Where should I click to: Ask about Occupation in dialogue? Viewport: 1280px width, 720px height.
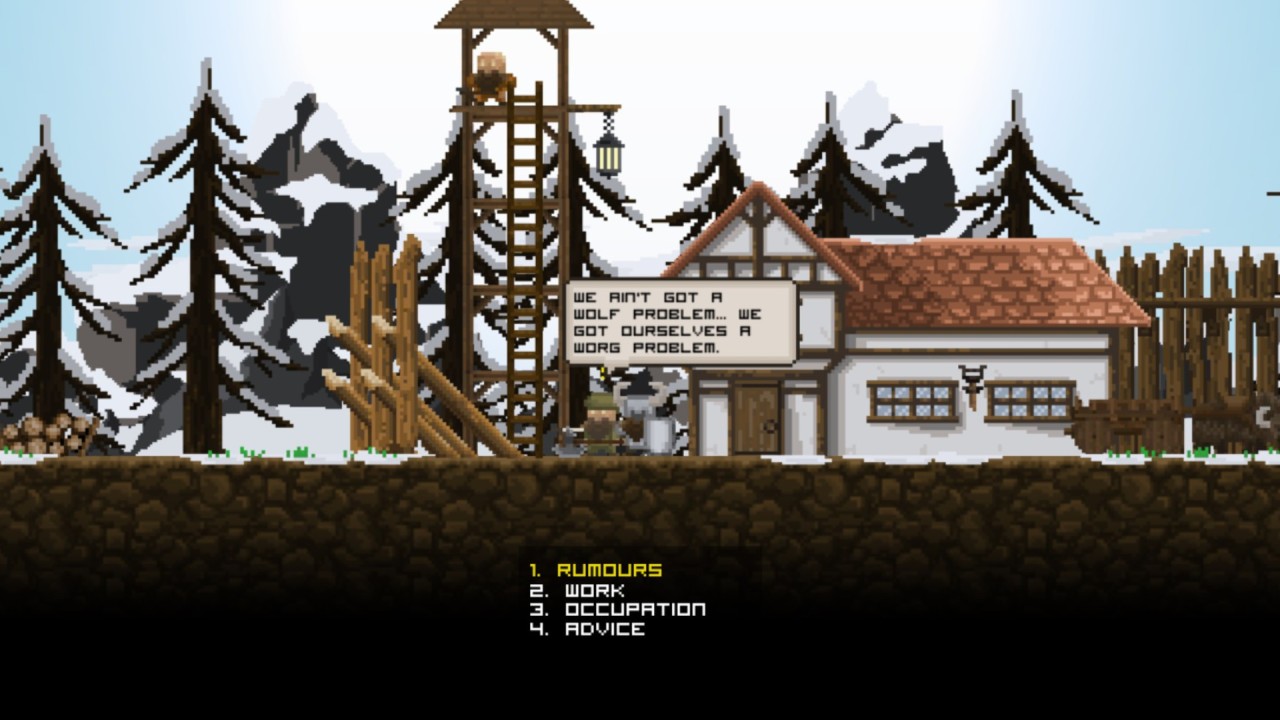(634, 609)
